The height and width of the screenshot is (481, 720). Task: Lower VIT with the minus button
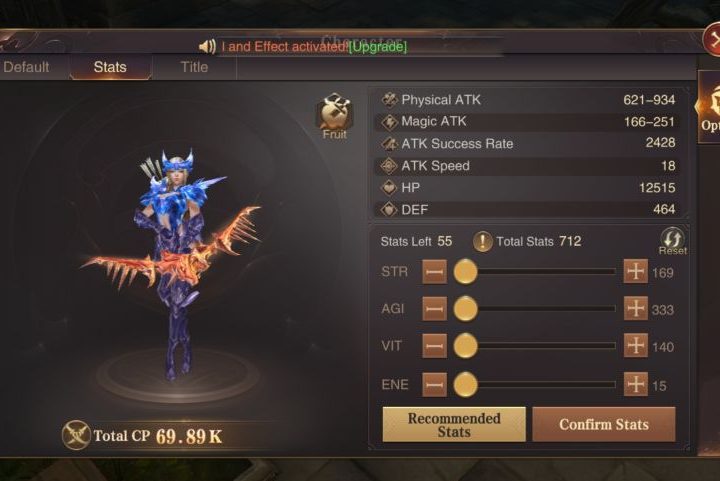coord(434,346)
